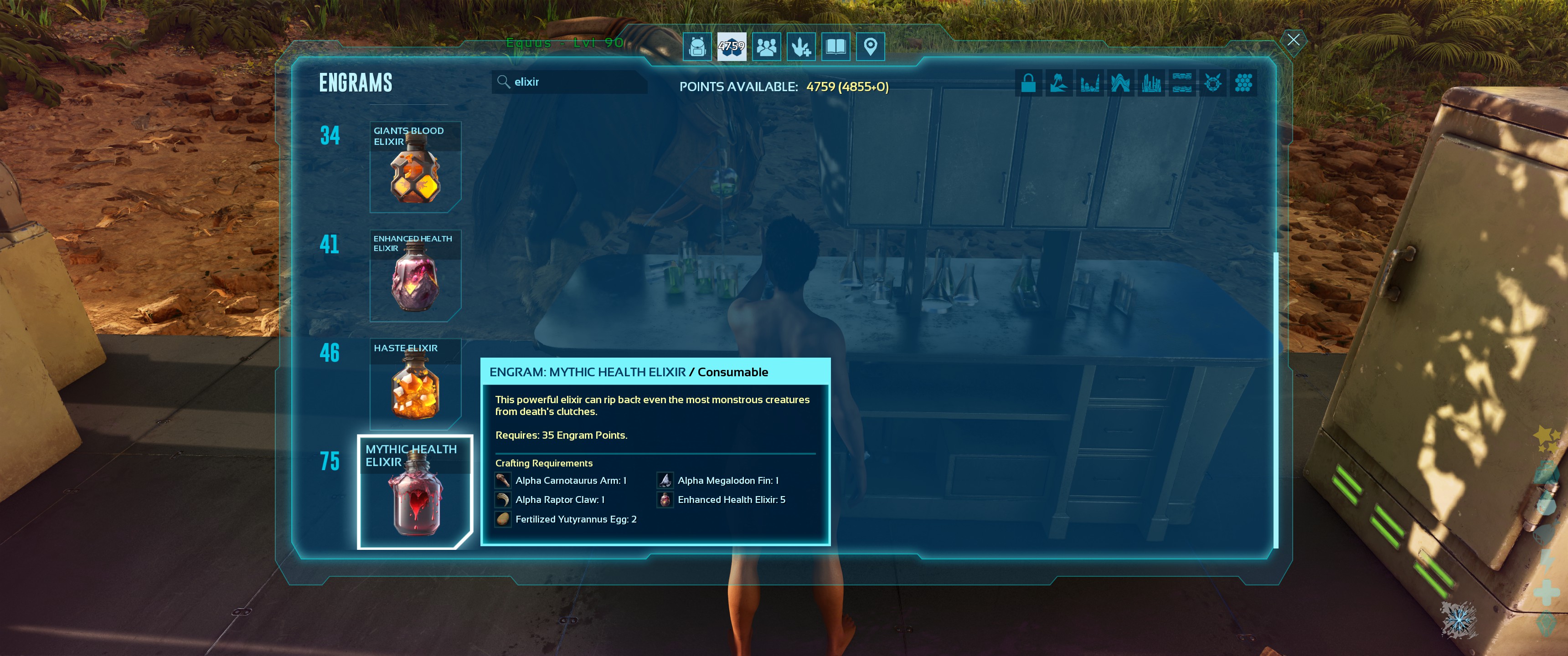Toggle the hexagon cluster engram filter
This screenshot has height=656, width=1568.
pos(1243,83)
